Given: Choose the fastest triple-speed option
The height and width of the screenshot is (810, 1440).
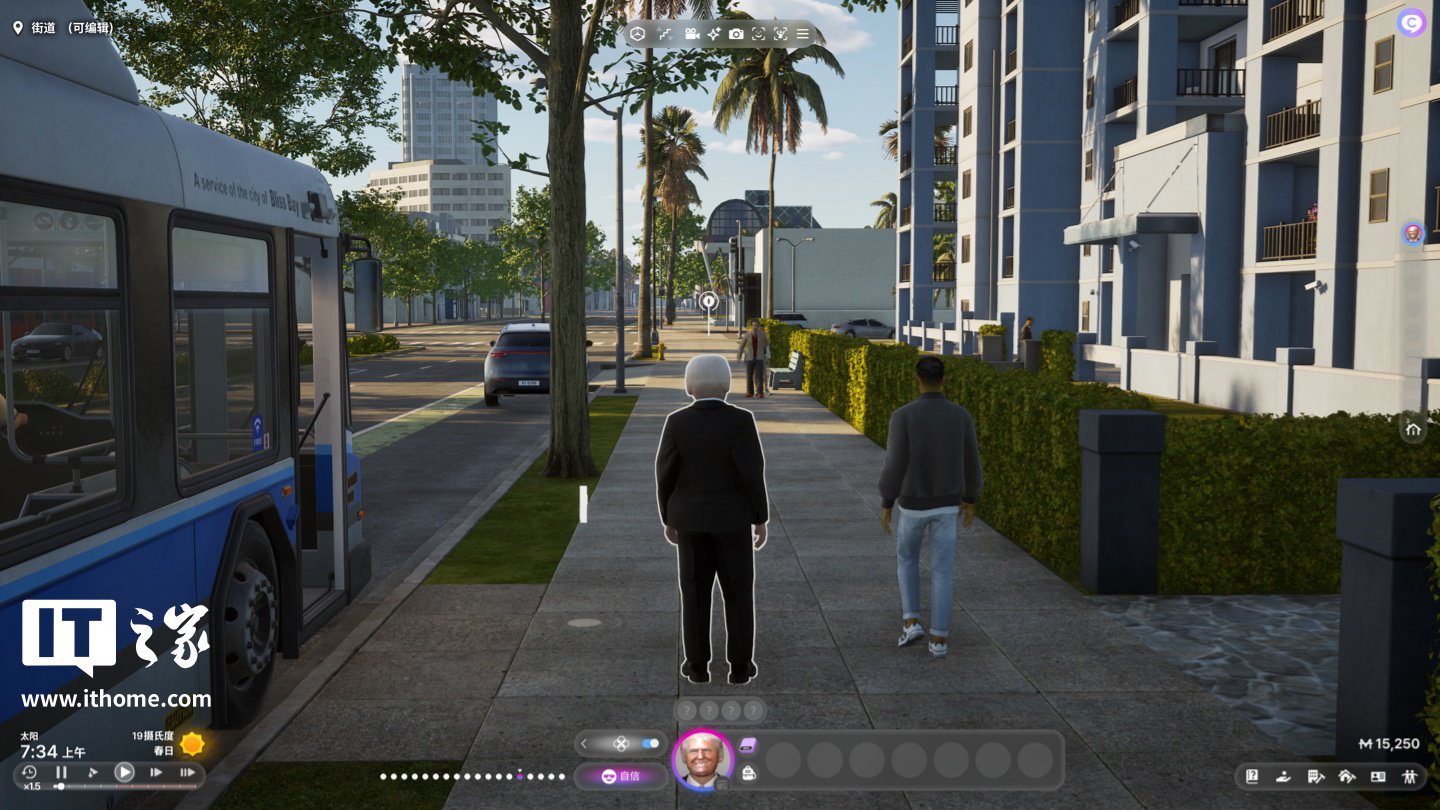Looking at the screenshot, I should pos(187,772).
